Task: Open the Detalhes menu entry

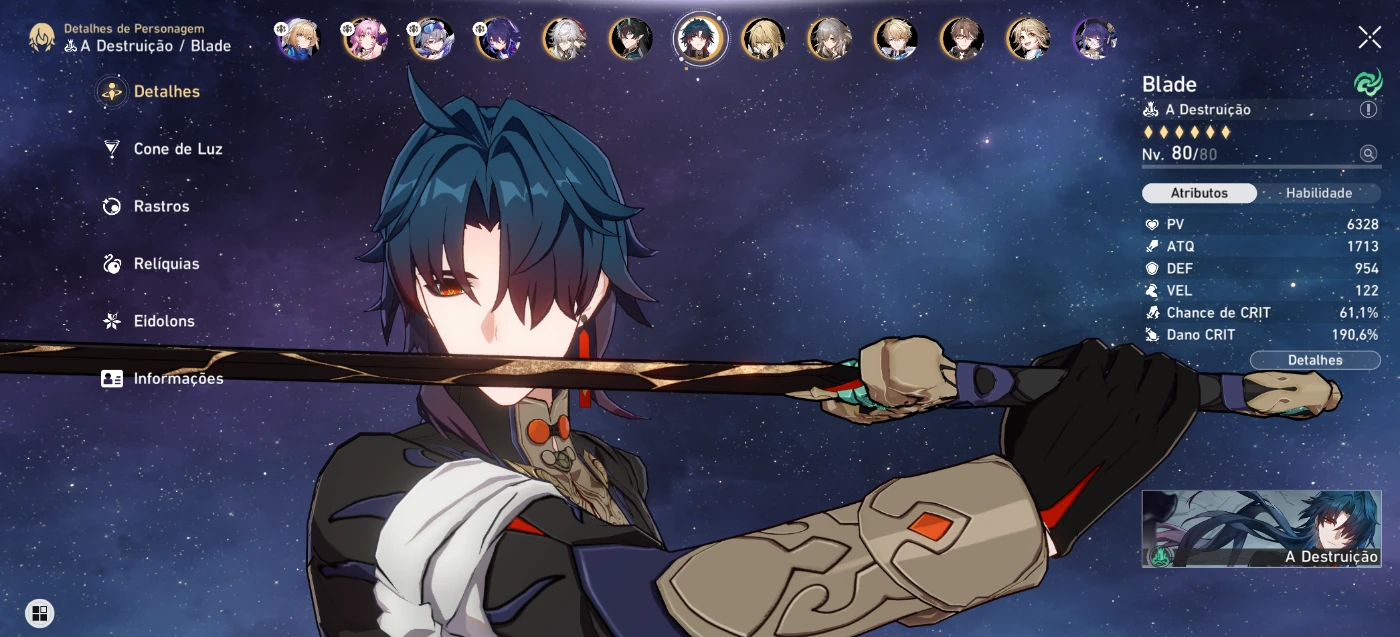Action: click(x=166, y=92)
